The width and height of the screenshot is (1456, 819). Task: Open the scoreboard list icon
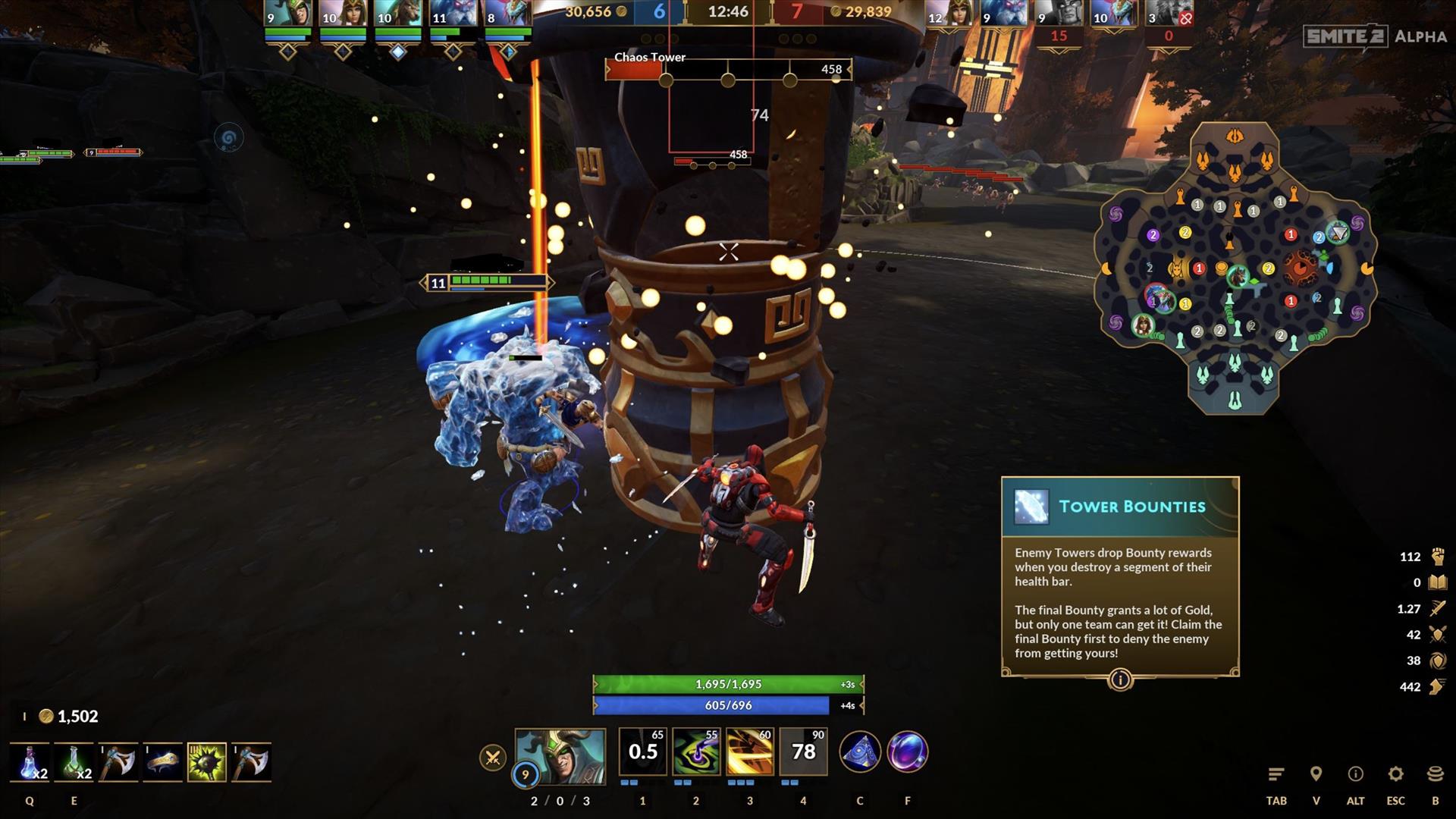coord(1276,774)
